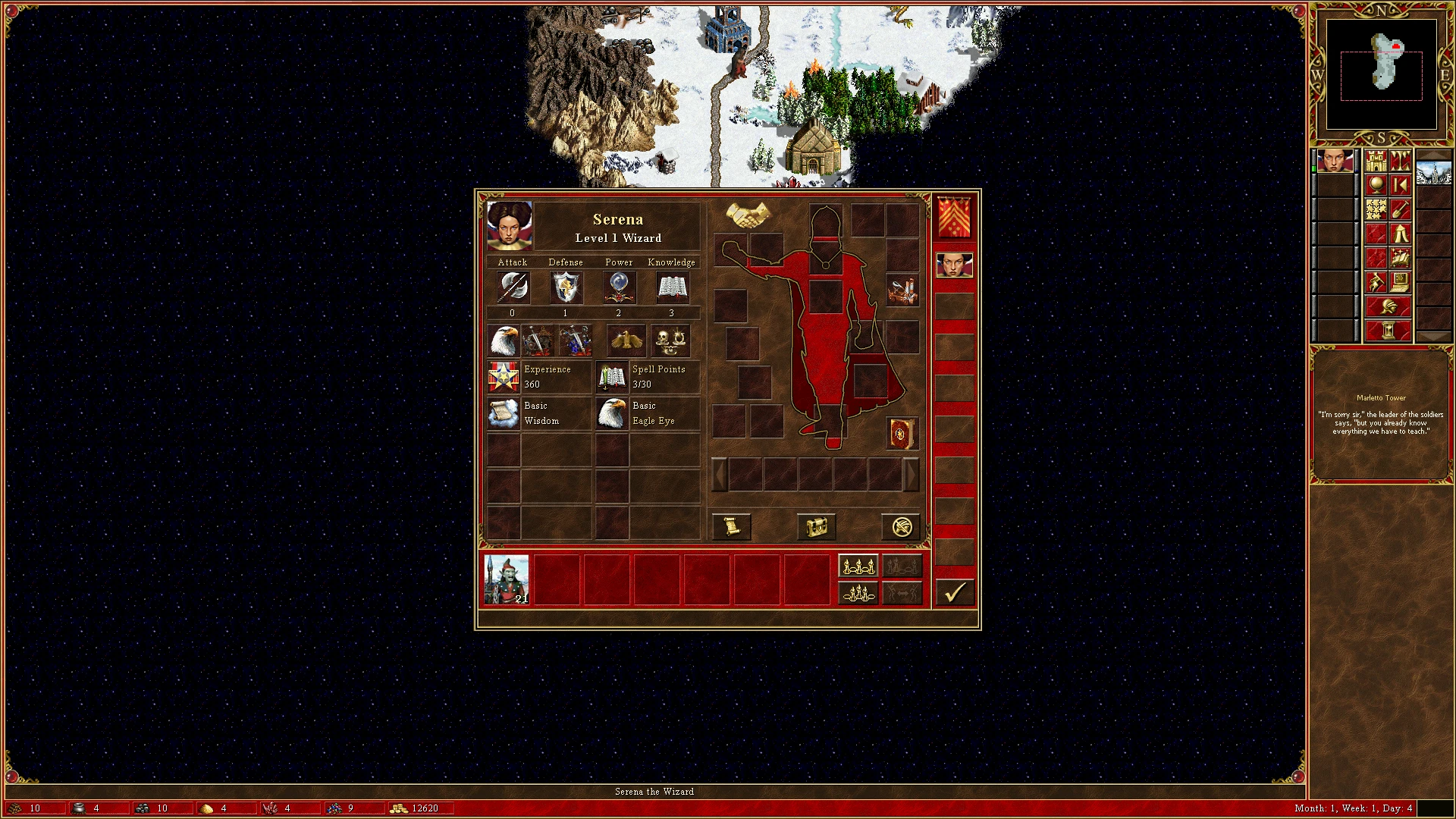
Task: Open system options computer button
Action: click(1400, 283)
